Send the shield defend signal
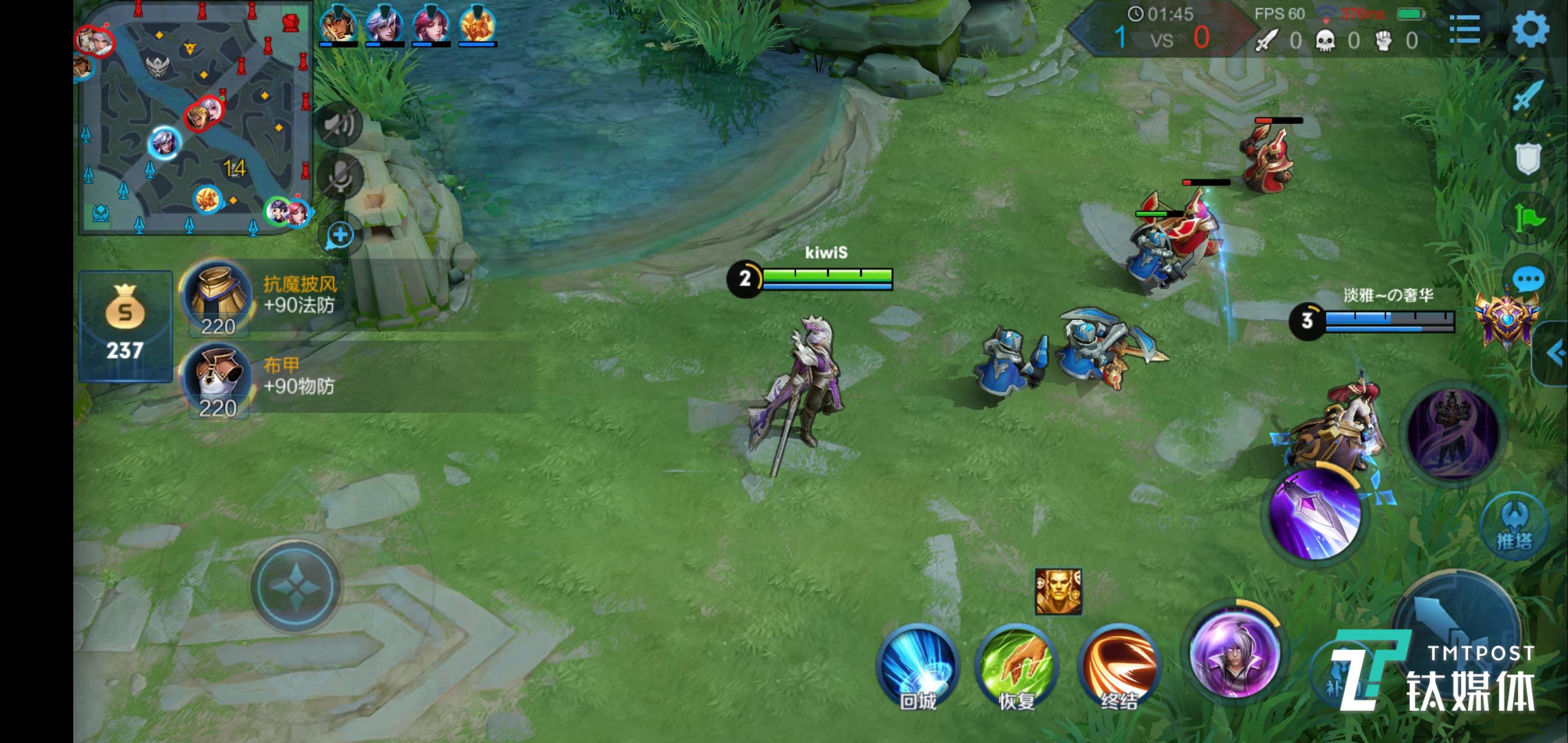 coord(1527,158)
